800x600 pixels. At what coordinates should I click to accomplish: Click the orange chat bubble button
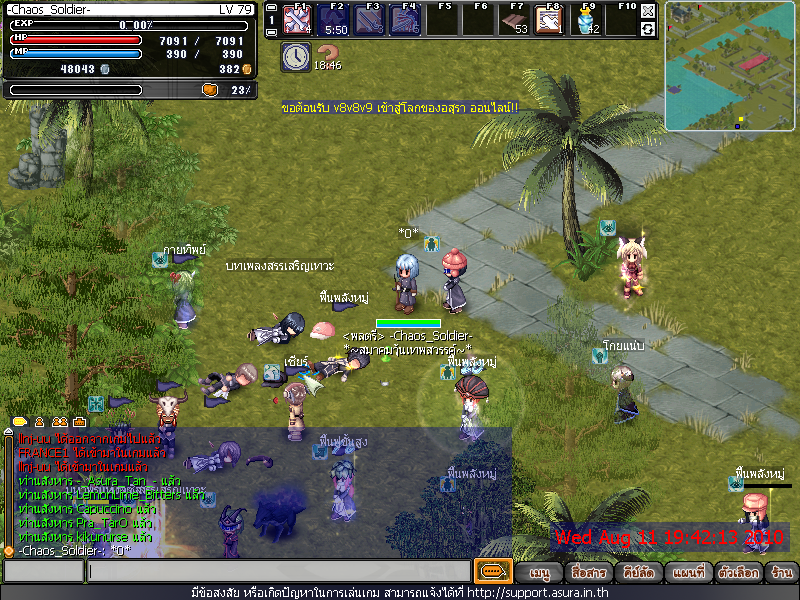[x=491, y=572]
